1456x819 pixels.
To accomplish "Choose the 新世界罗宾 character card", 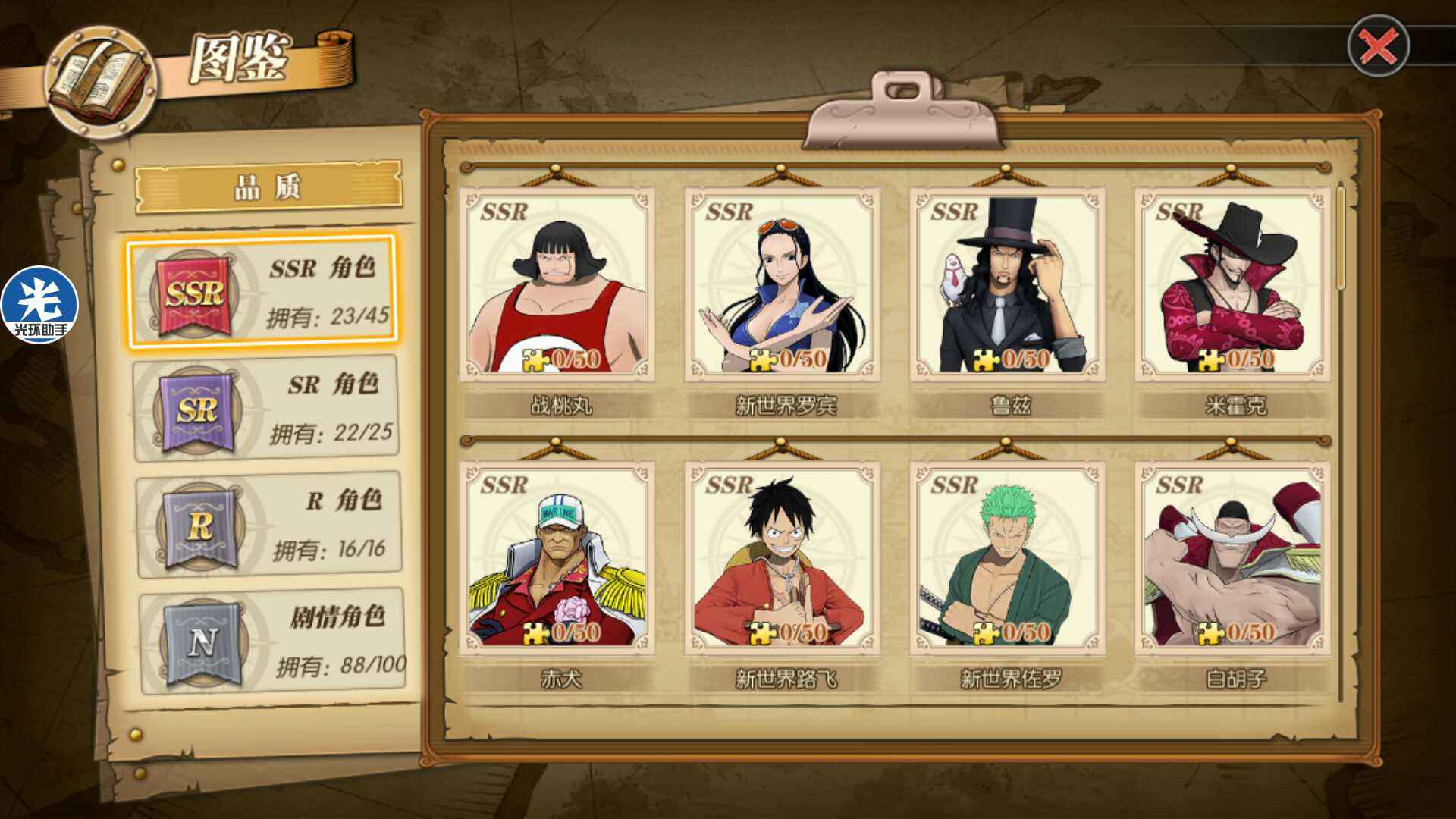I will [x=783, y=286].
